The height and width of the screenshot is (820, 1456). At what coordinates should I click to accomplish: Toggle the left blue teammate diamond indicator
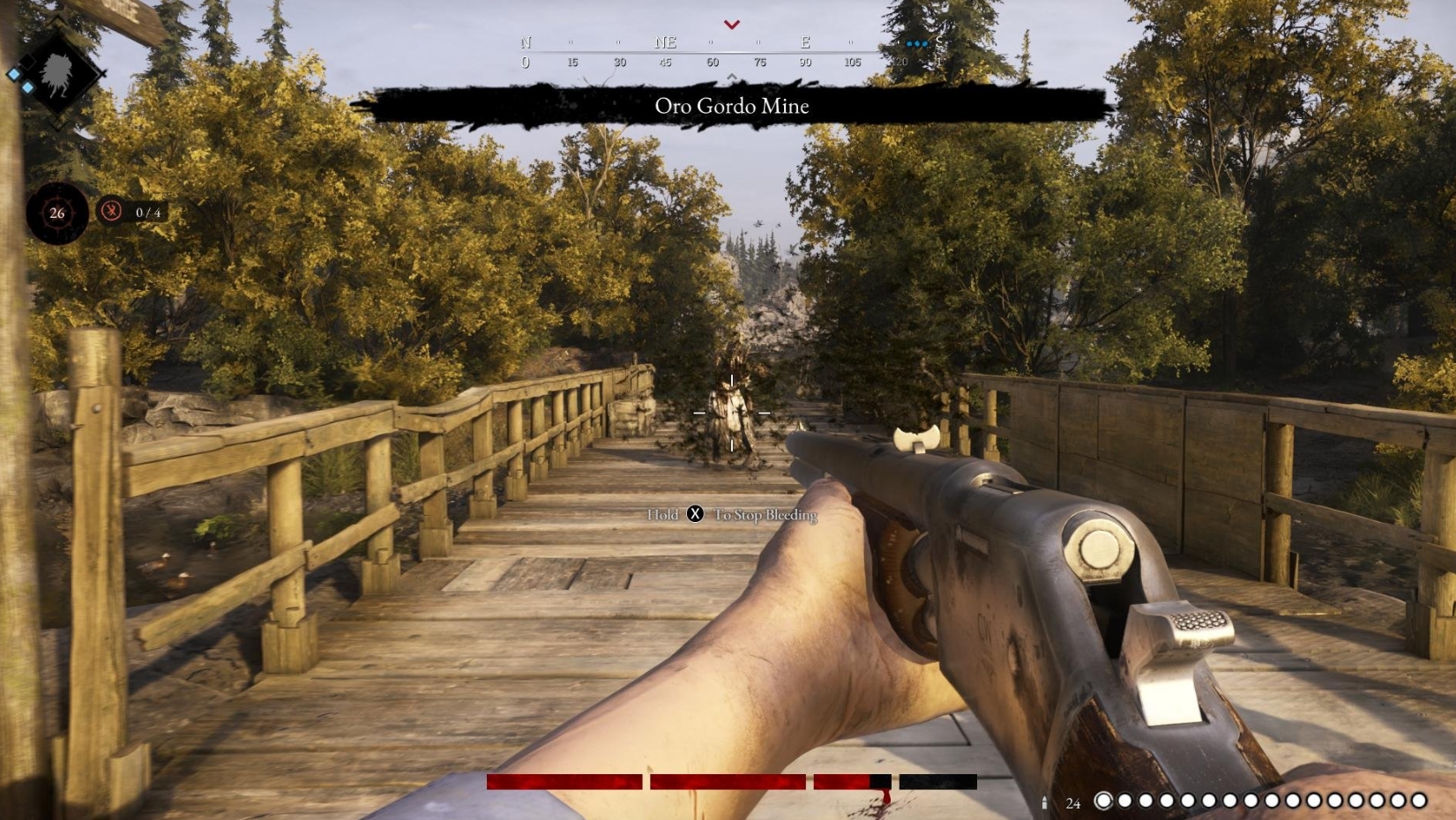coord(14,74)
